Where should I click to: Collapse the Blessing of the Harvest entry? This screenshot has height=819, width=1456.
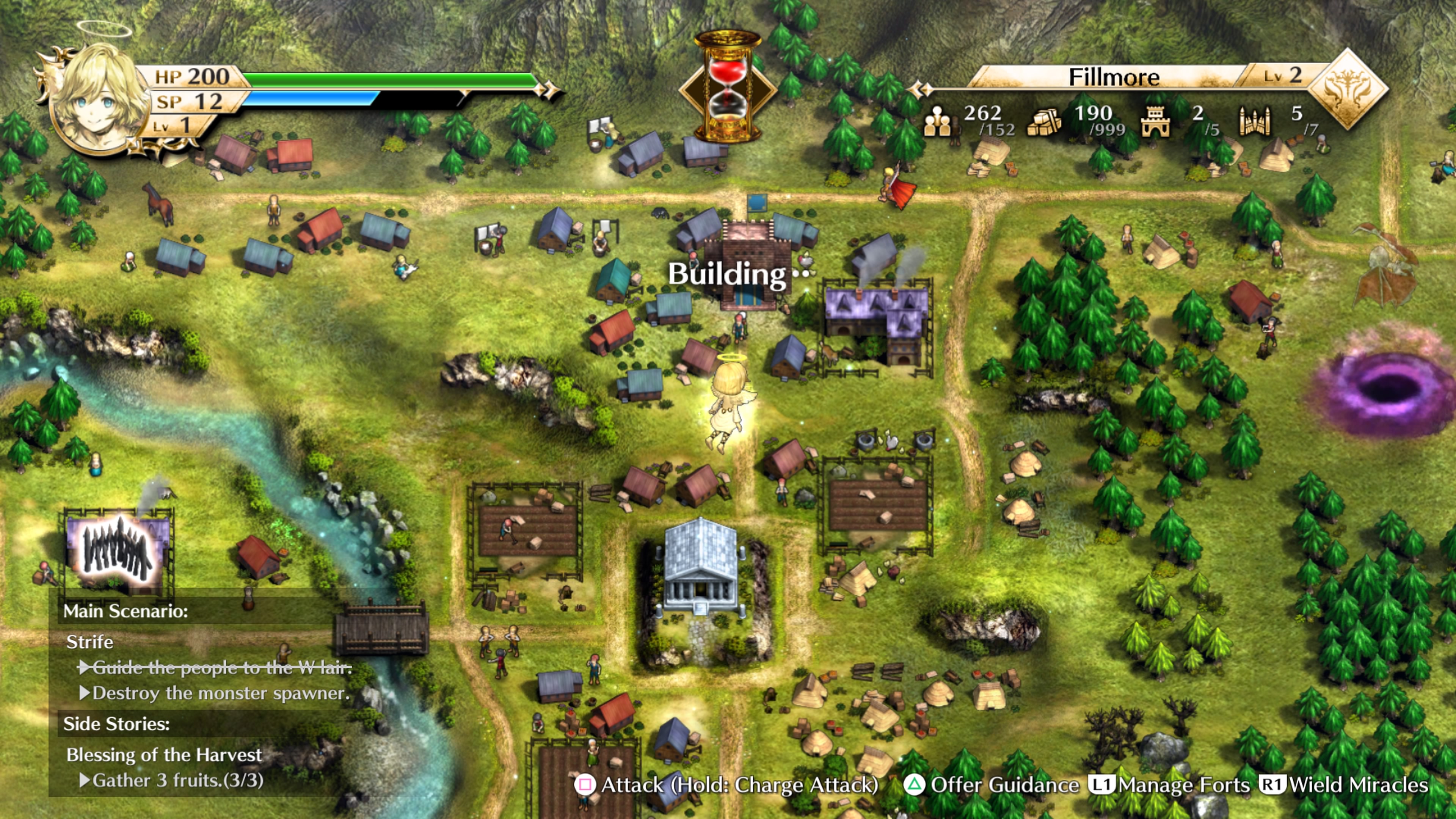(x=164, y=755)
